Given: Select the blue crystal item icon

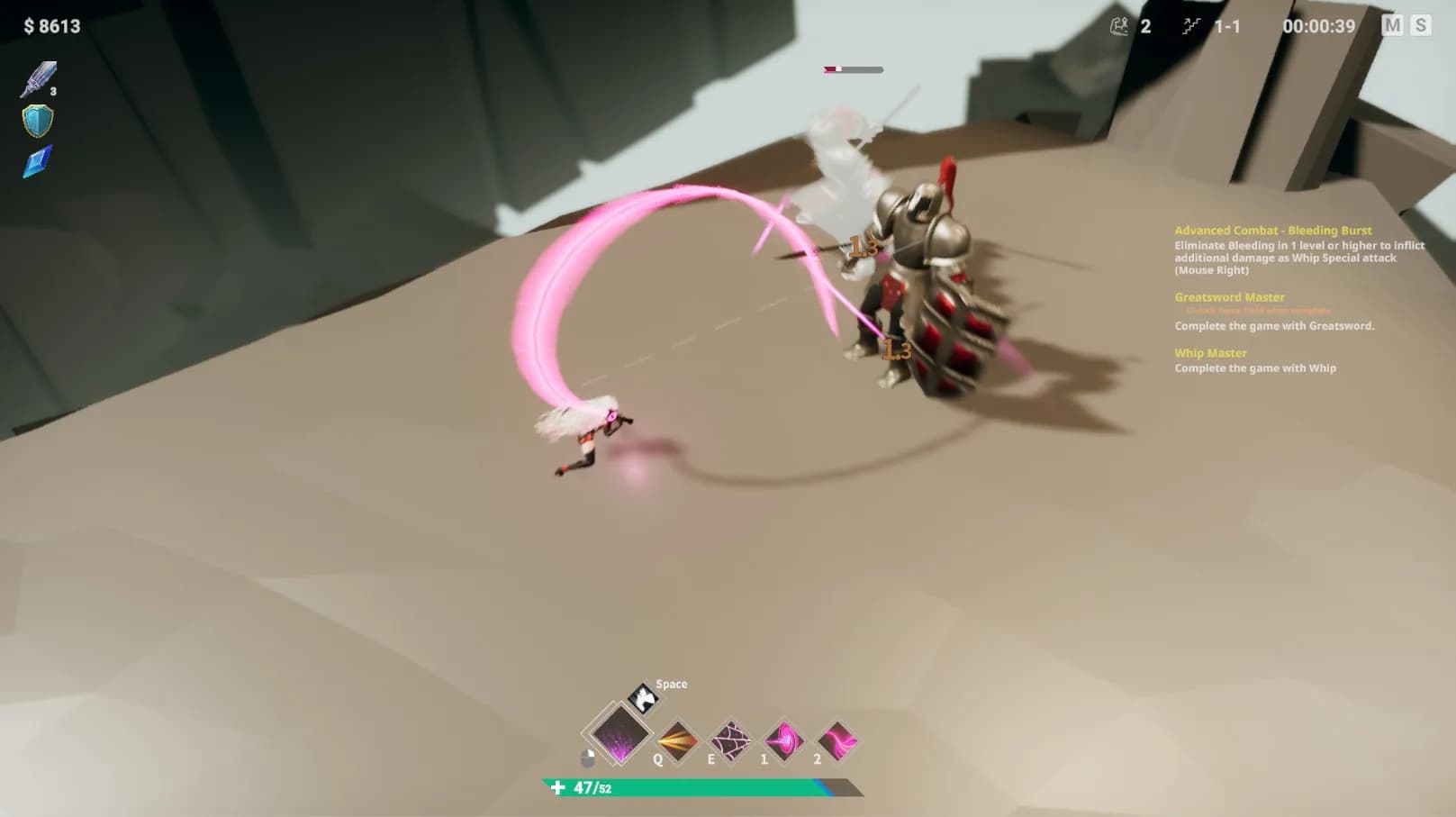Looking at the screenshot, I should [38, 161].
